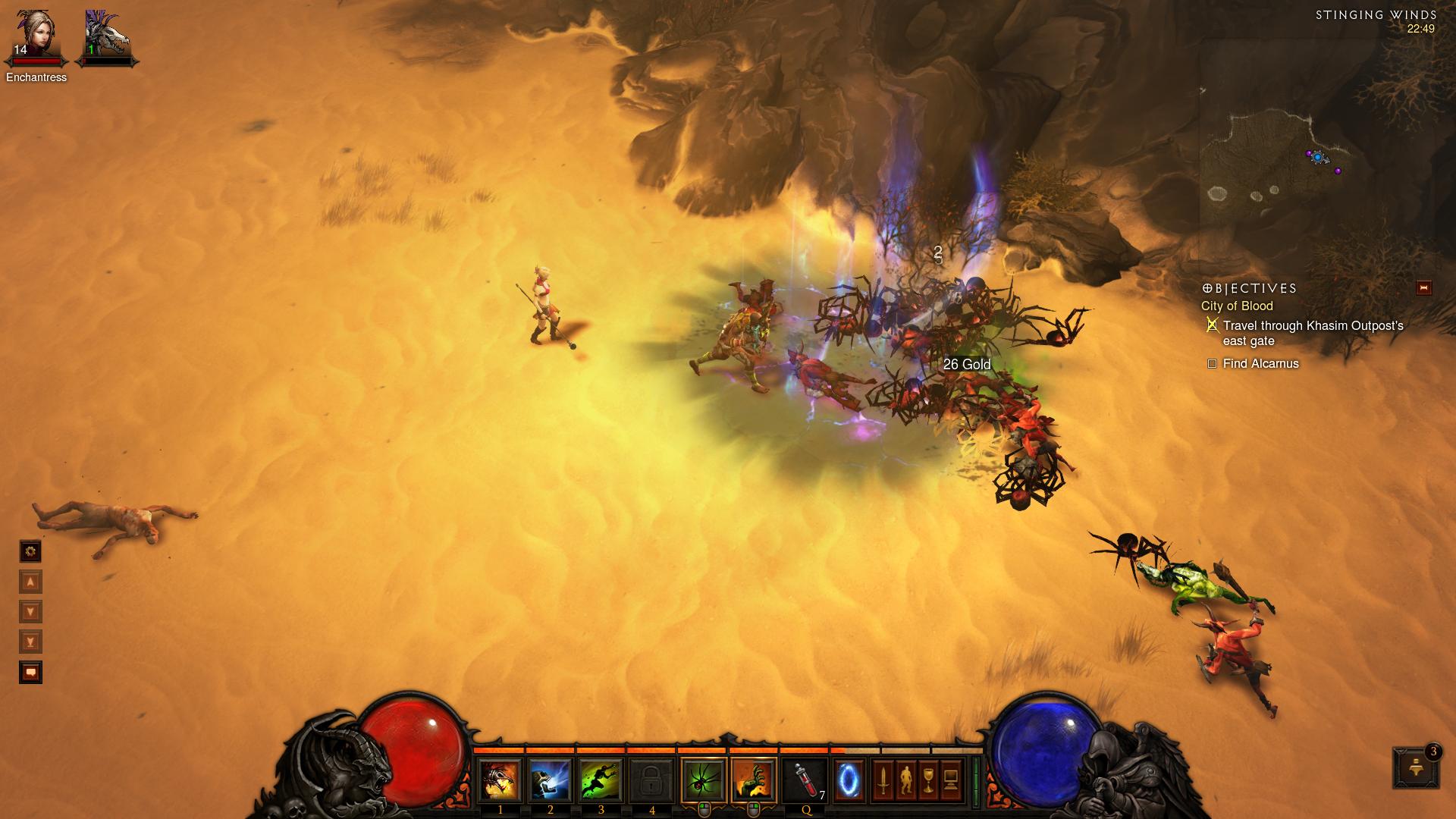Use the green running spirit skill
The height and width of the screenshot is (819, 1456).
pos(601,780)
